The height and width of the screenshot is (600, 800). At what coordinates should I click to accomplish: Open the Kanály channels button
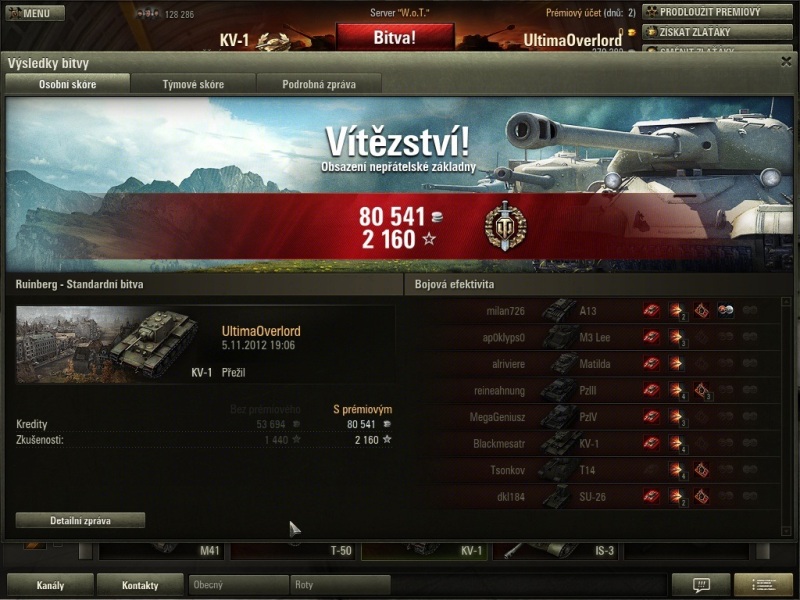[x=50, y=585]
